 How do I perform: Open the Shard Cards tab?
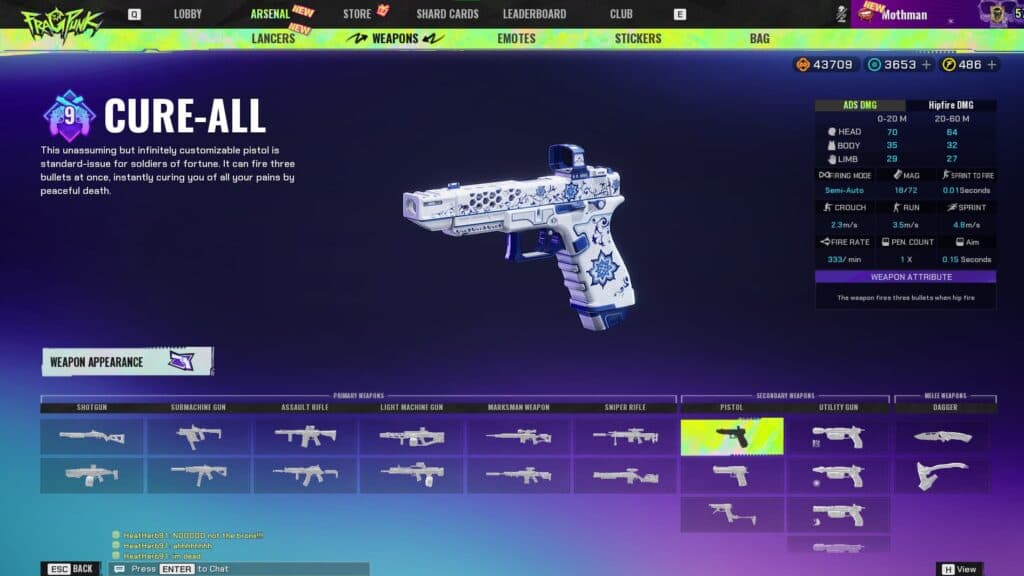[447, 14]
